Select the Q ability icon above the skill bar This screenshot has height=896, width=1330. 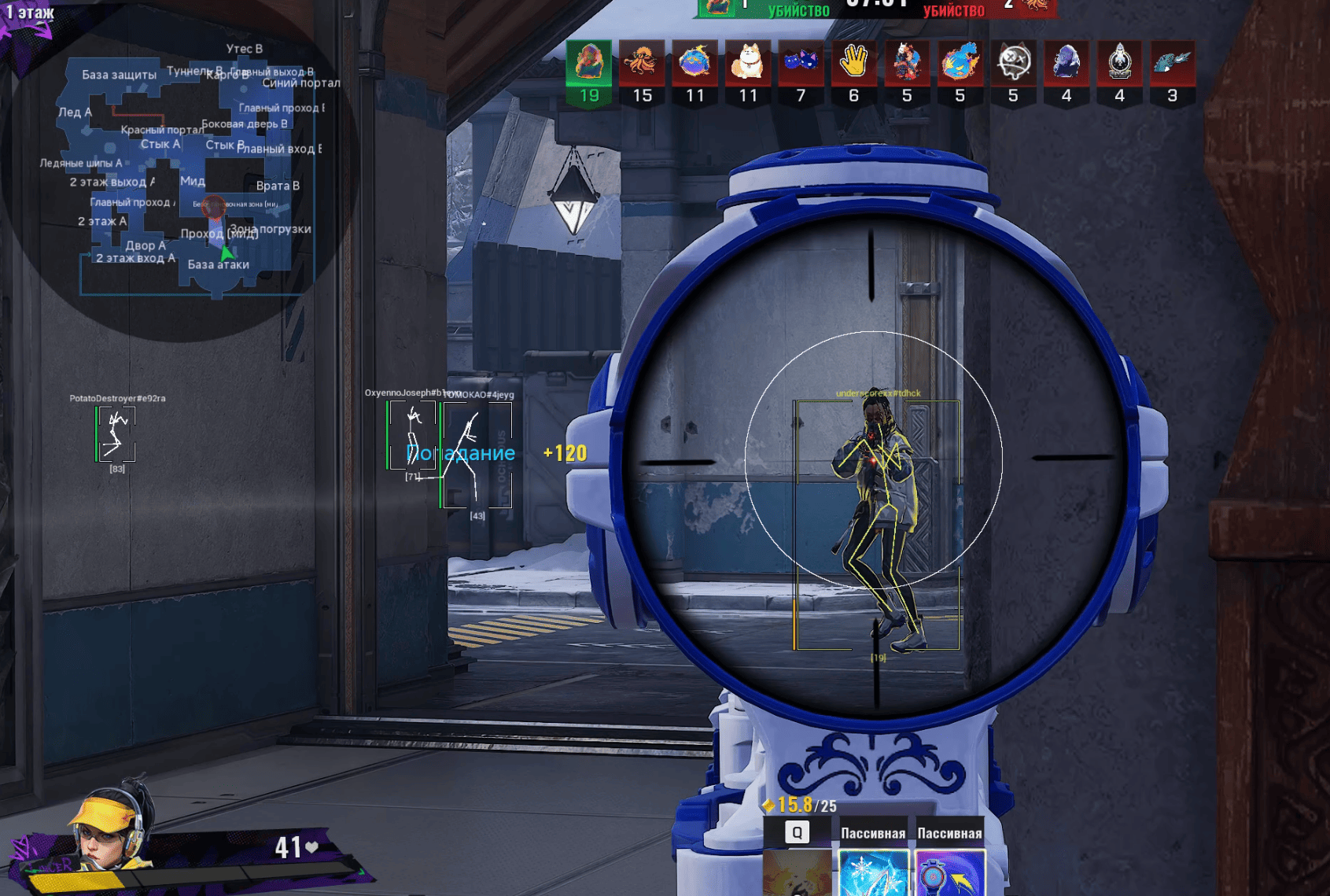[798, 831]
